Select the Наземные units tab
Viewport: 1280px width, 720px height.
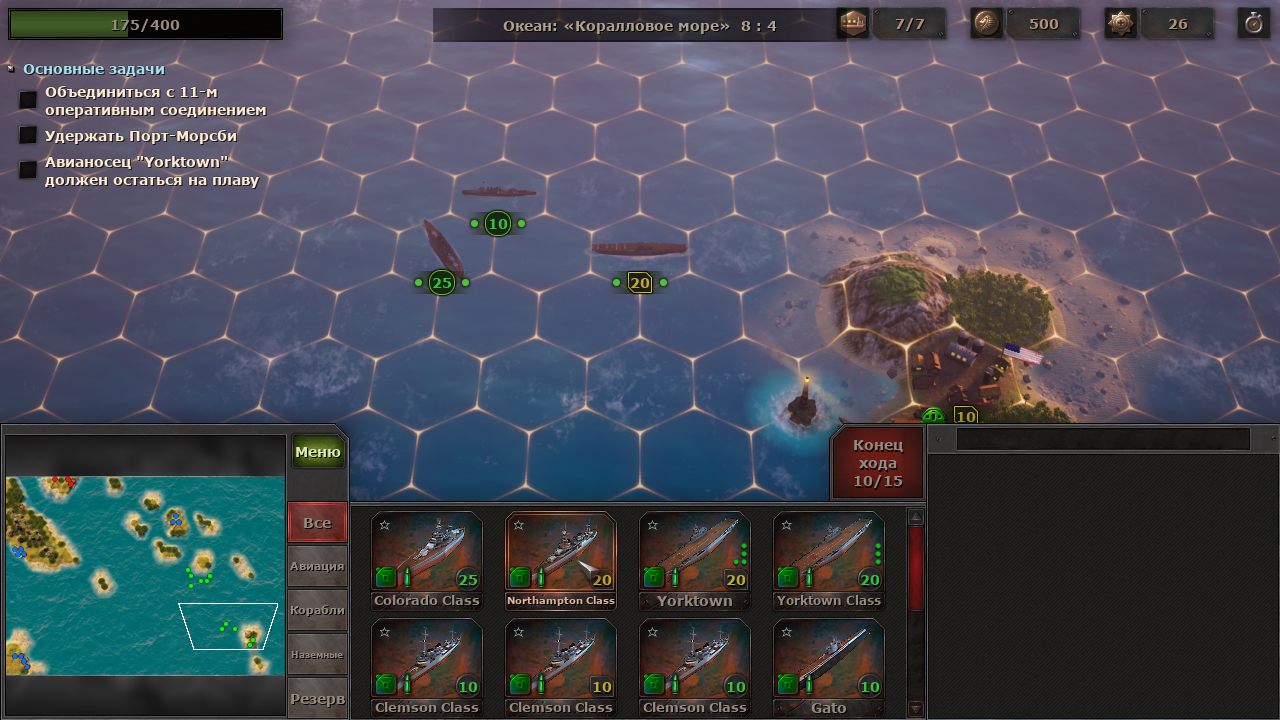(x=317, y=654)
